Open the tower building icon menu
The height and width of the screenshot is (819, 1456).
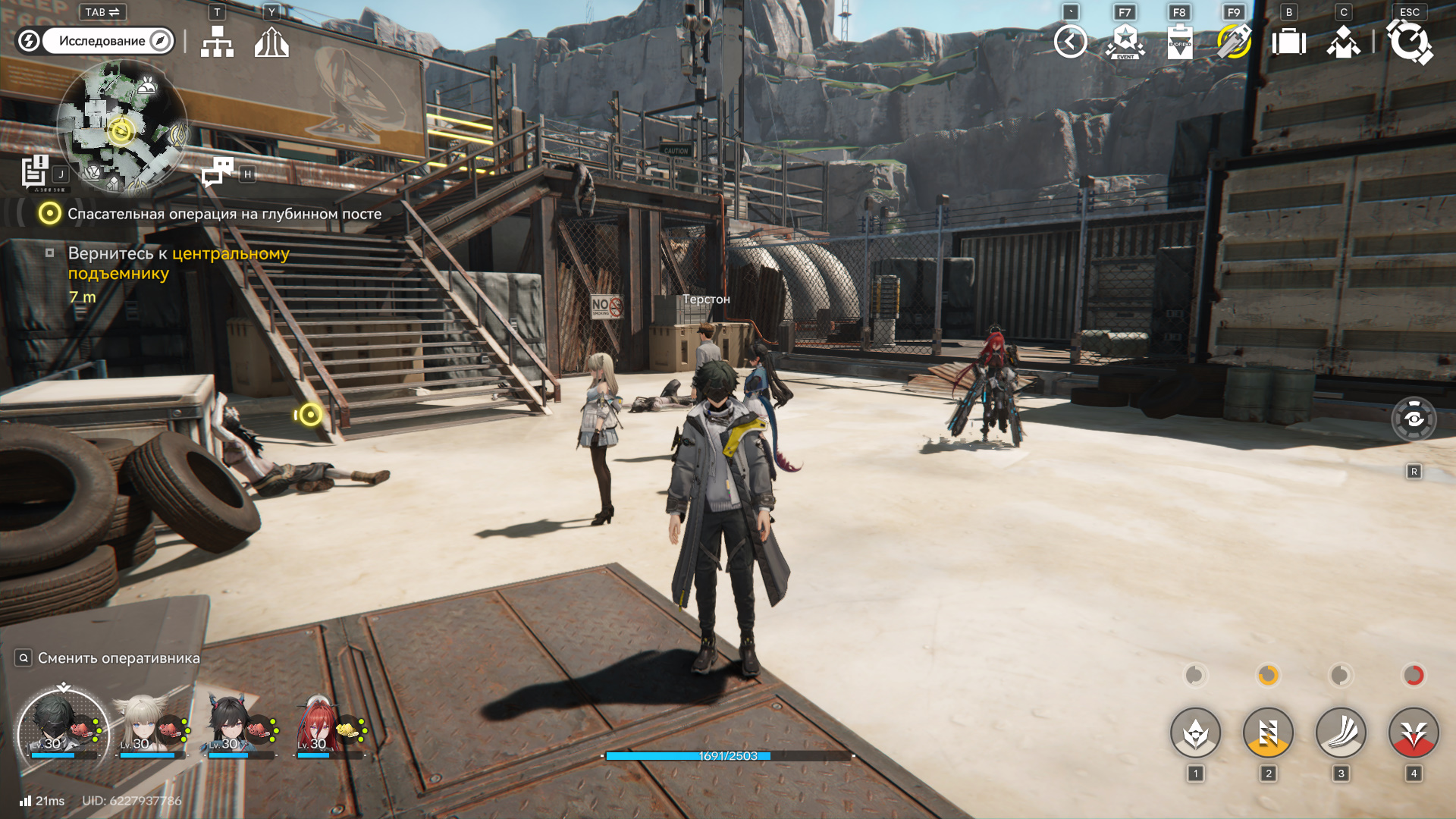tap(271, 42)
